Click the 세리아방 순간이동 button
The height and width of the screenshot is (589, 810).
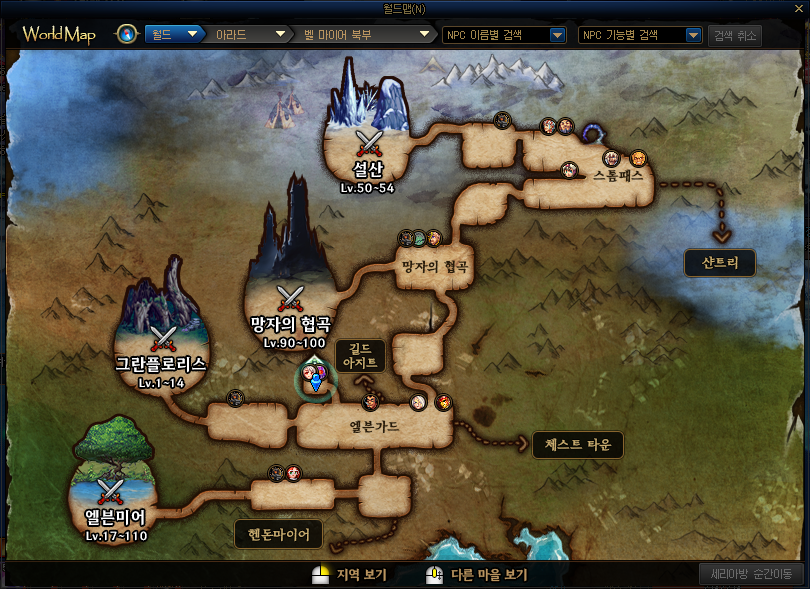tap(750, 574)
